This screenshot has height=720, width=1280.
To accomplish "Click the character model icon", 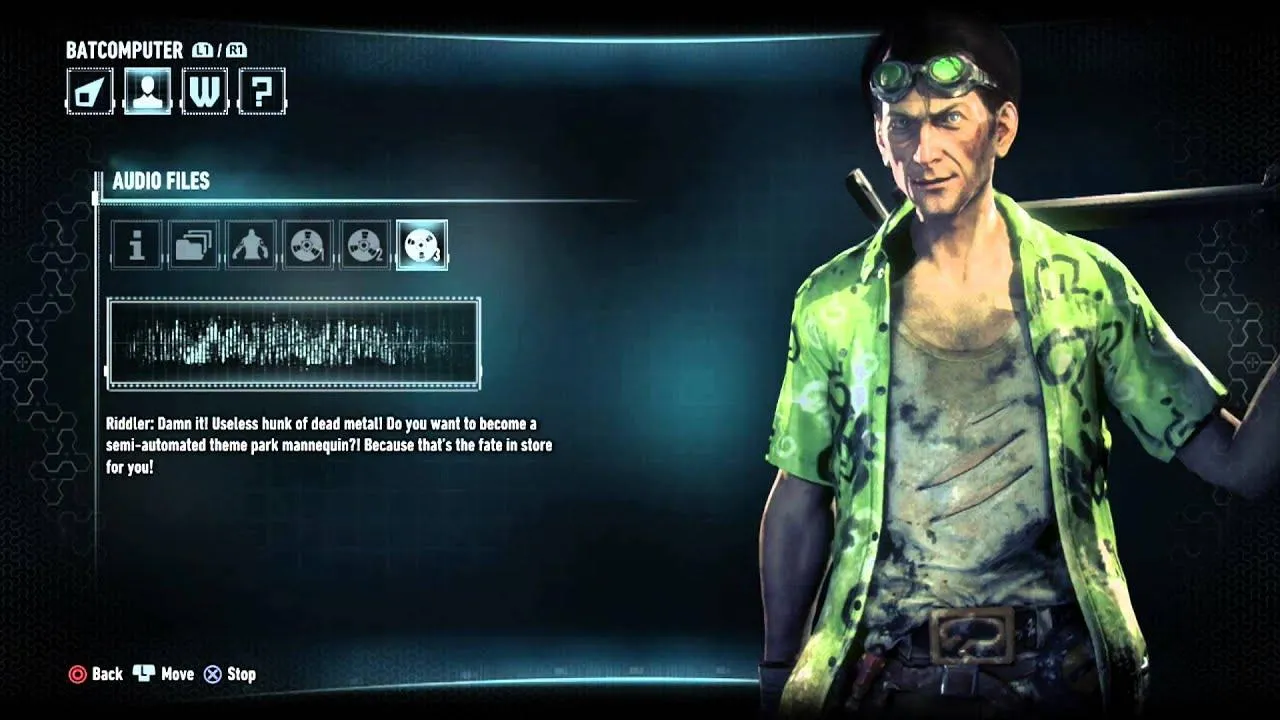I will coord(249,246).
